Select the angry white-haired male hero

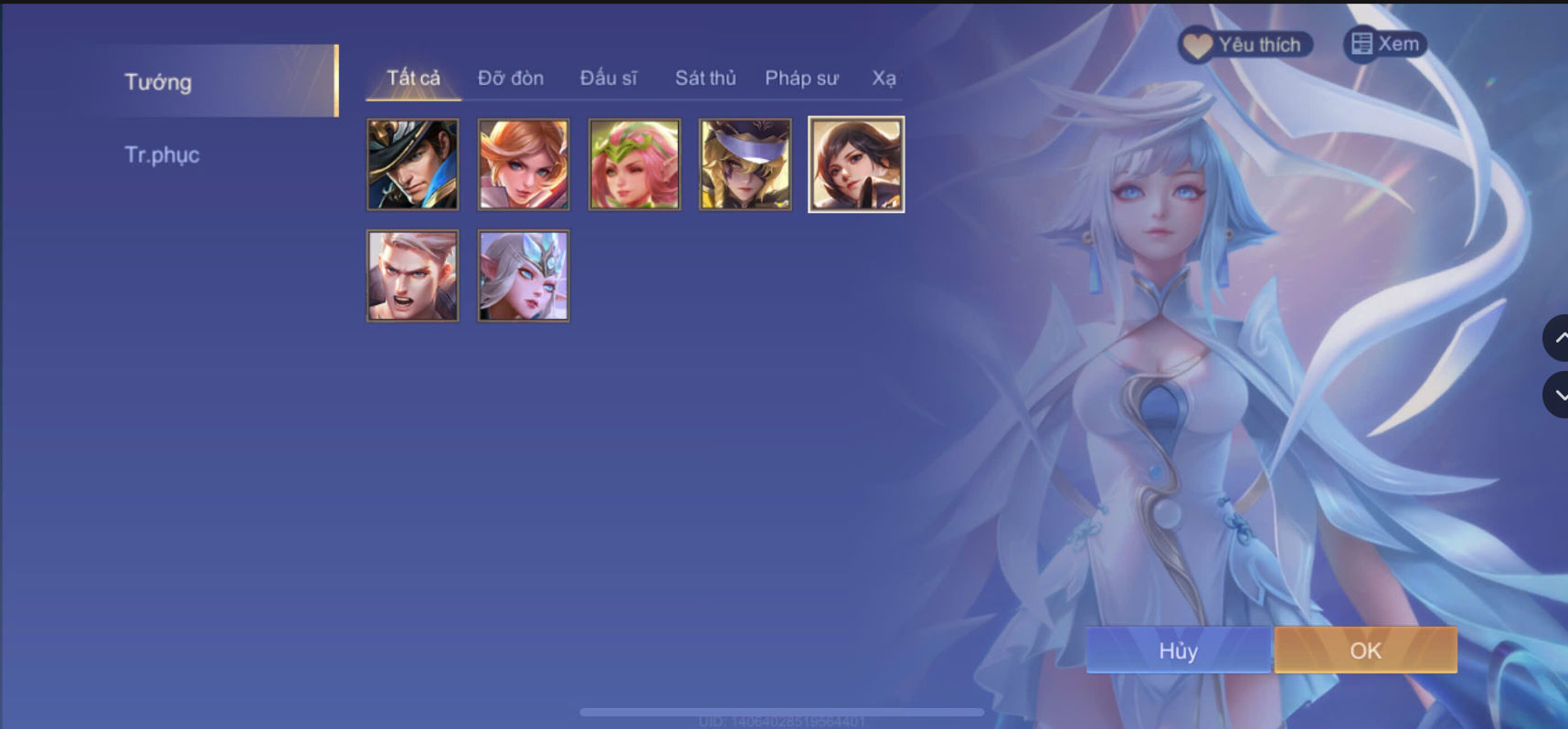point(413,275)
